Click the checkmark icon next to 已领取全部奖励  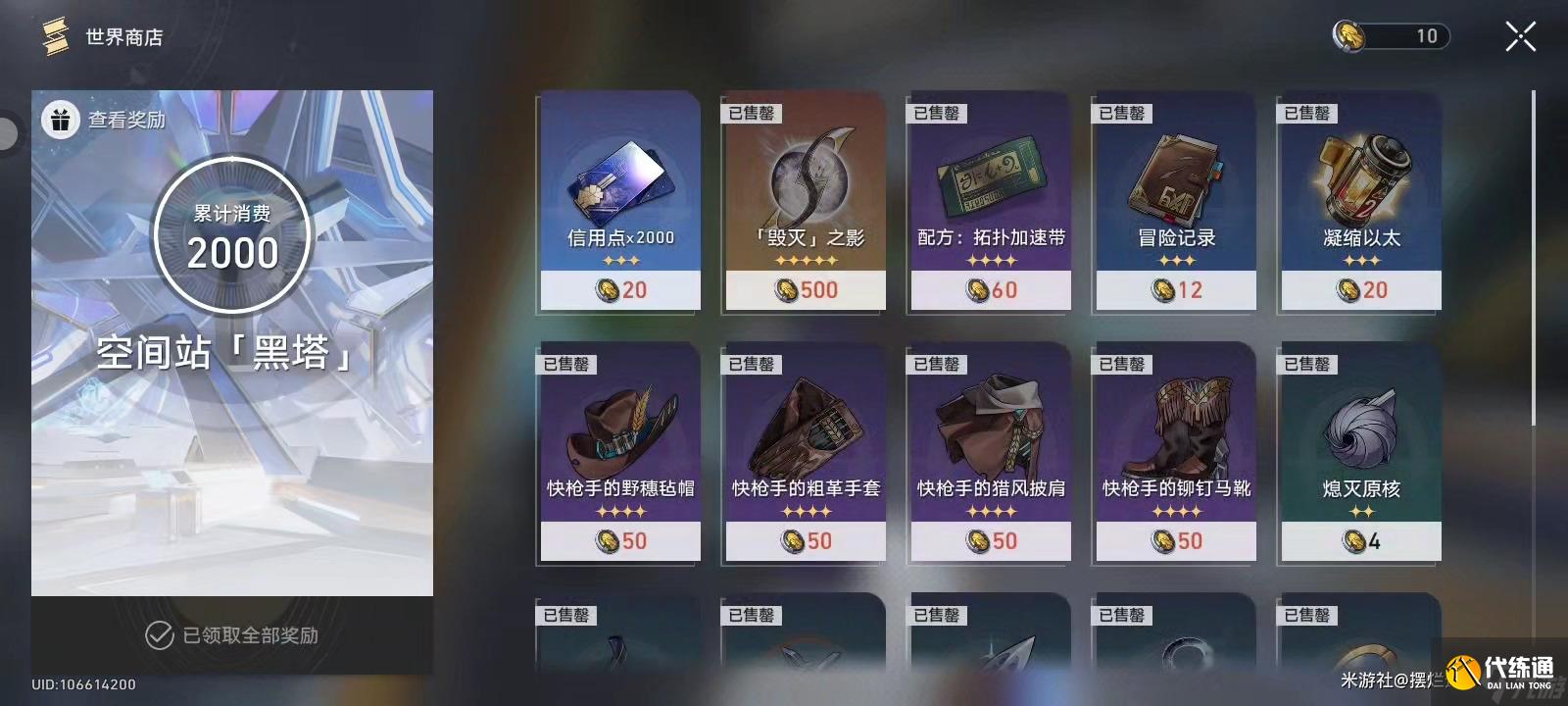[158, 635]
